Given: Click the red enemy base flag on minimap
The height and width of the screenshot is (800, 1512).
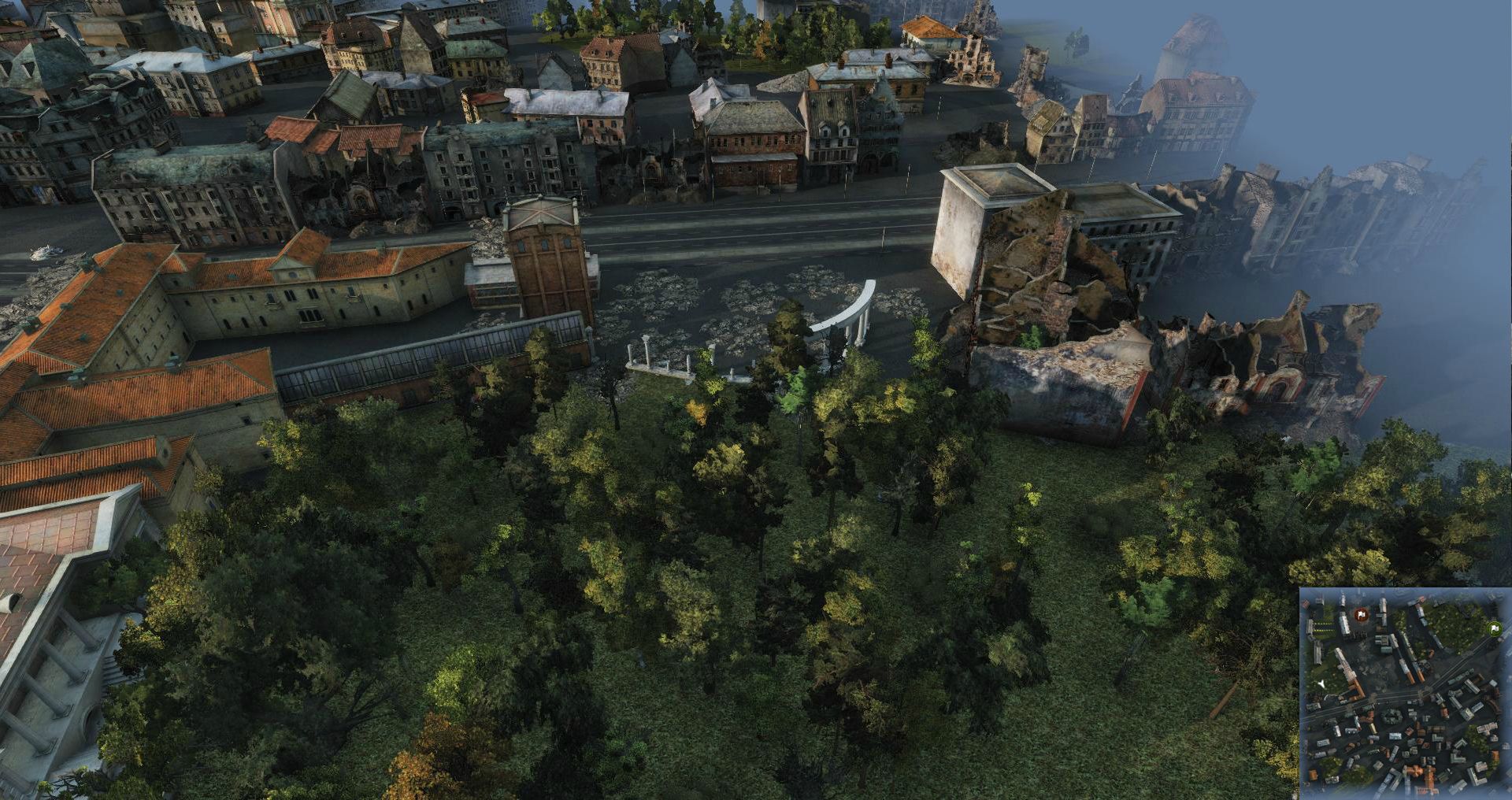Looking at the screenshot, I should point(1361,614).
